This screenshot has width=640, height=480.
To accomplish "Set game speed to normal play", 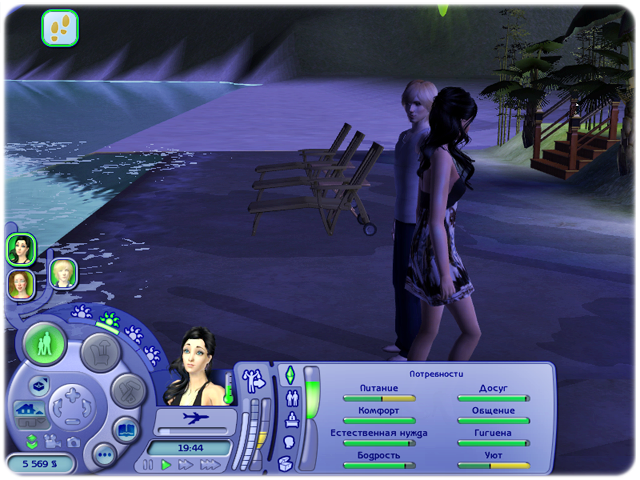I will click(167, 465).
